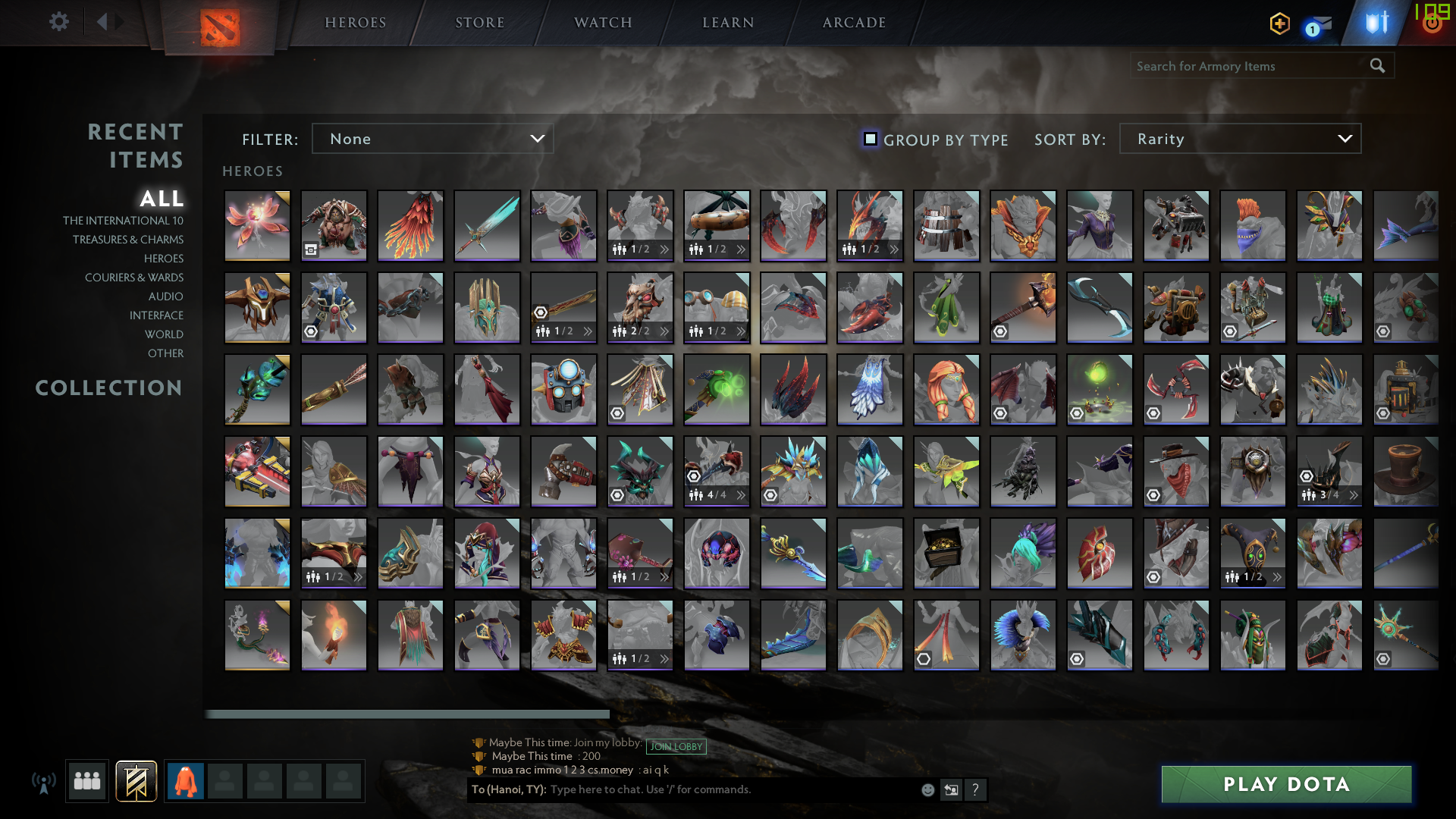Open the Settings gear
The height and width of the screenshot is (819, 1456).
pyautogui.click(x=59, y=22)
